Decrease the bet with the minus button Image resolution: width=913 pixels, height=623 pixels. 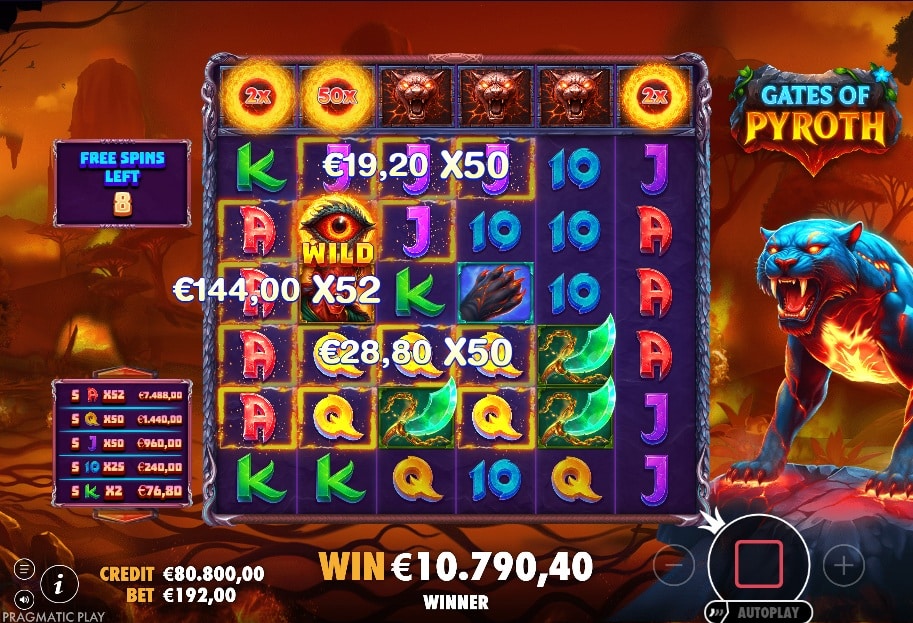coord(674,566)
